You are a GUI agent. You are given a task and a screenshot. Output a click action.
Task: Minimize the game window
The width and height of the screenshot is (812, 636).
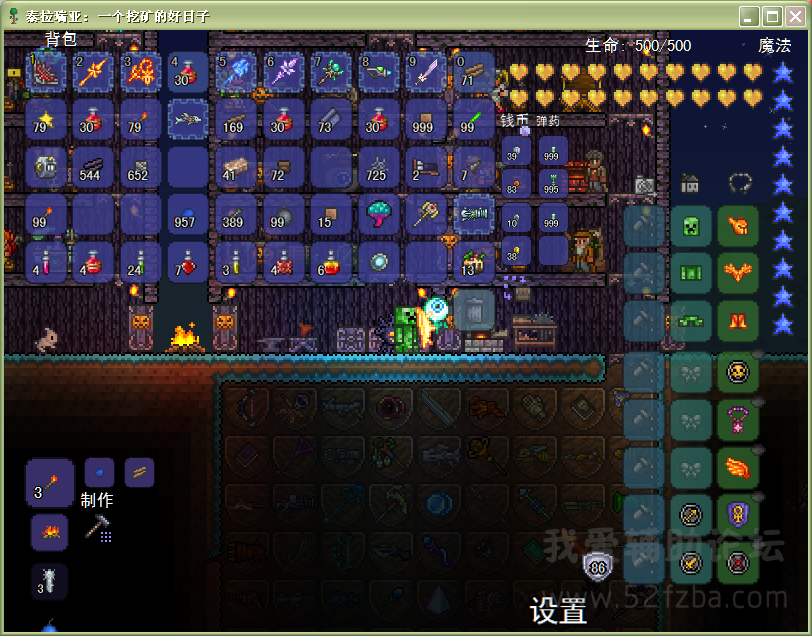tap(749, 16)
